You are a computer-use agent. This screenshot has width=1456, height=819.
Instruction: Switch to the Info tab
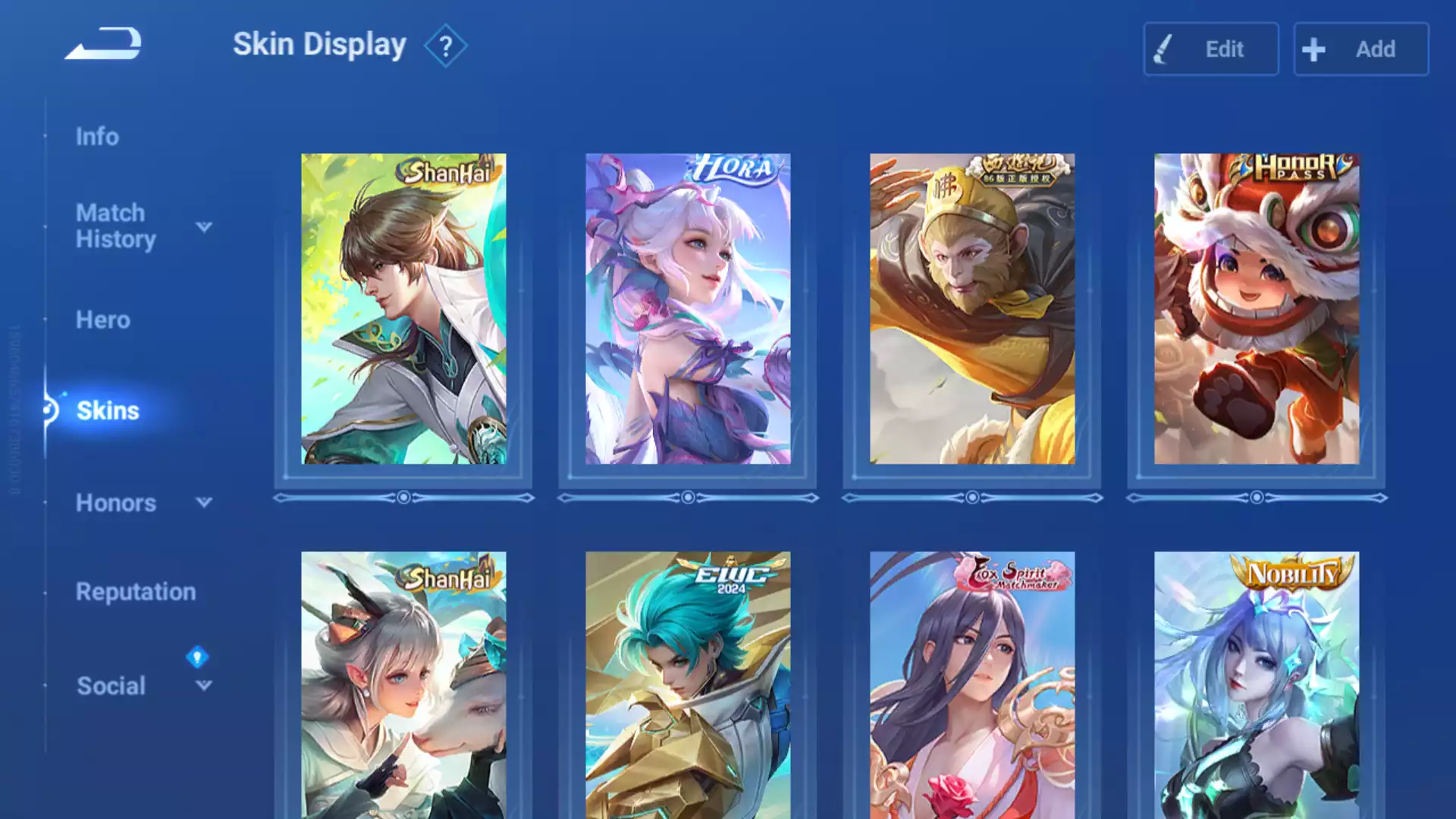97,136
